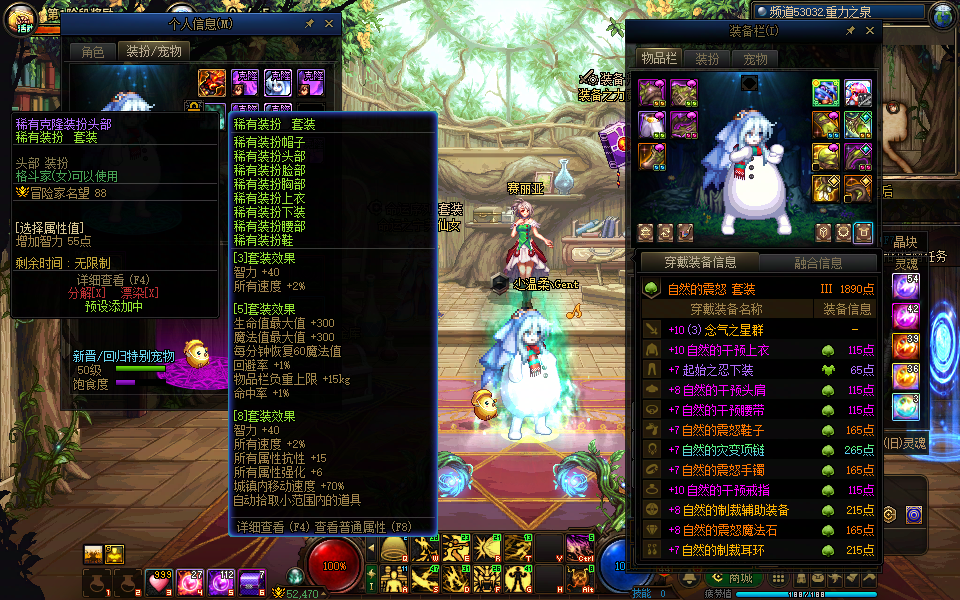The width and height of the screenshot is (960, 600).
Task: Pin the equipment panel with the pushpin icon
Action: click(850, 32)
